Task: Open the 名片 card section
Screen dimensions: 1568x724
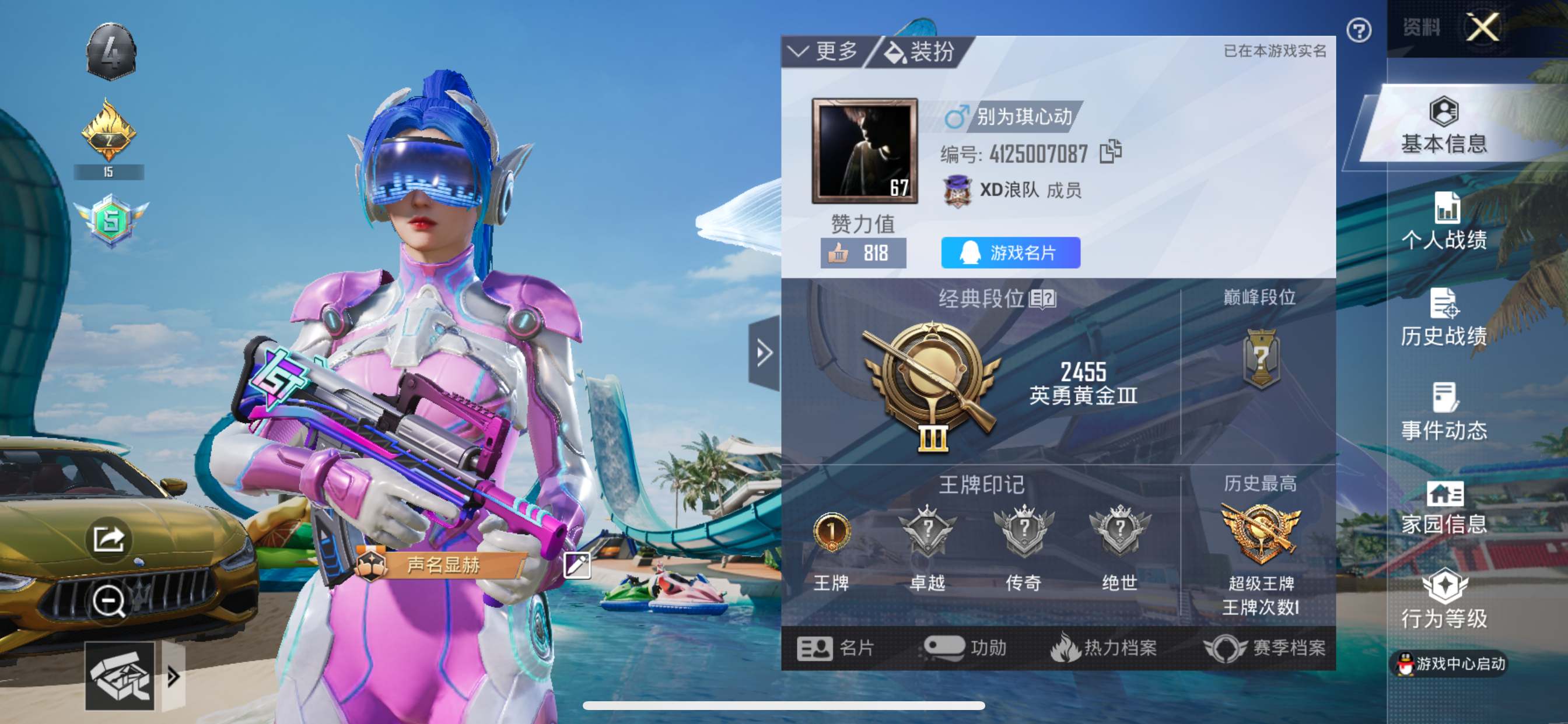Action: [836, 648]
